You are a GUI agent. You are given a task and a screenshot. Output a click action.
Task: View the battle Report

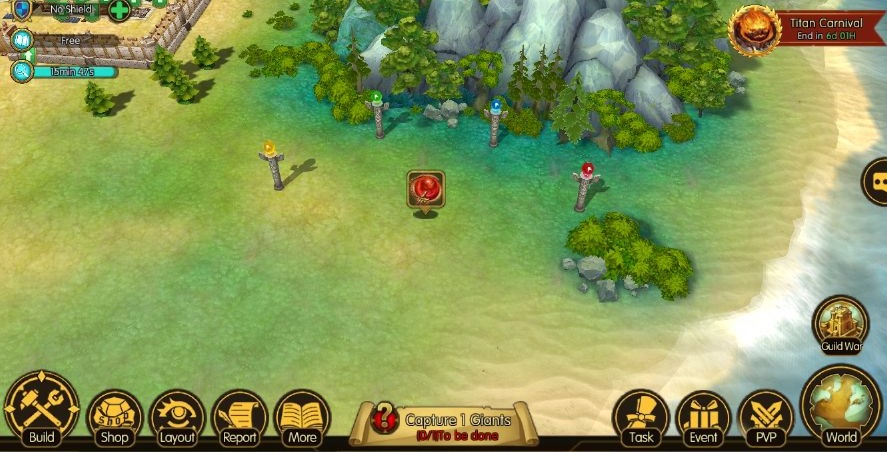click(x=239, y=416)
